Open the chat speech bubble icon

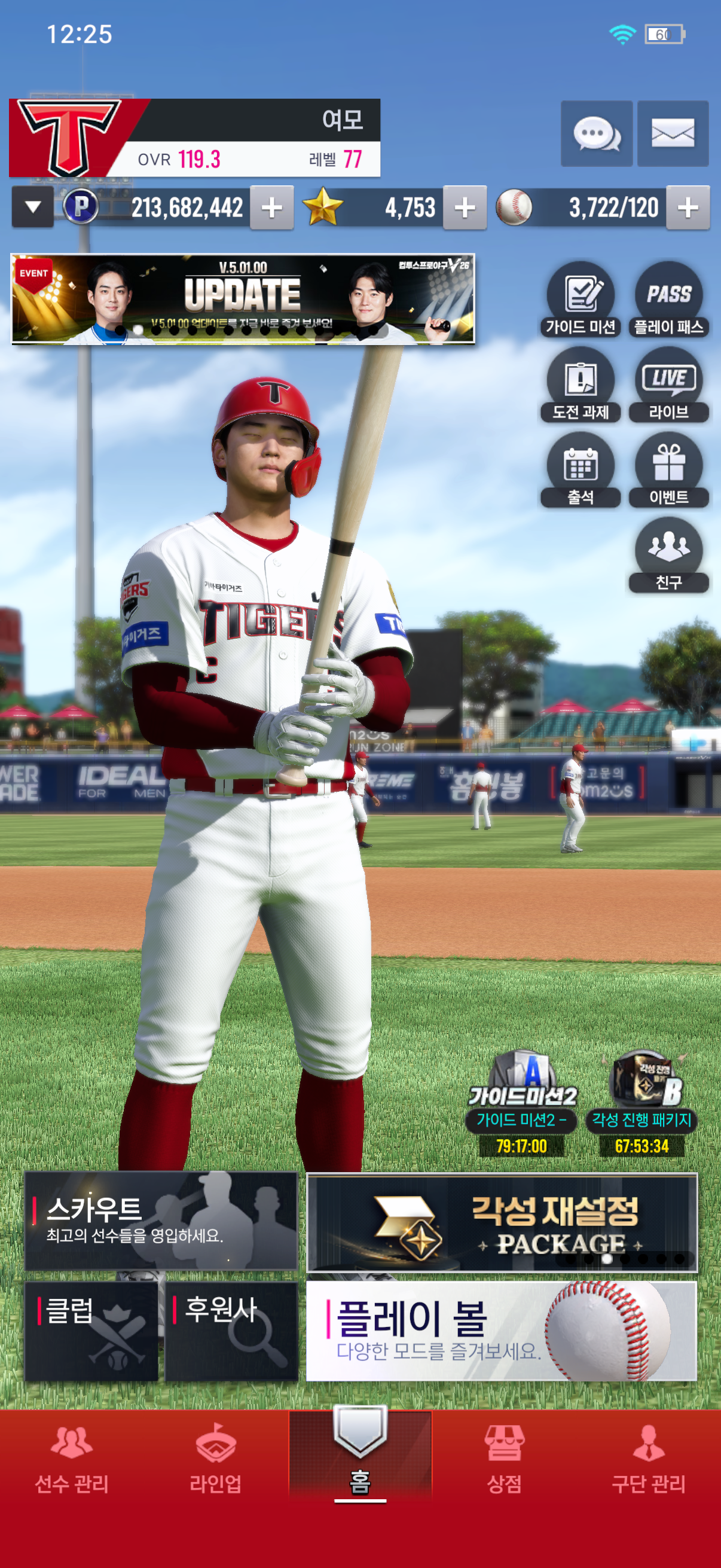[596, 133]
